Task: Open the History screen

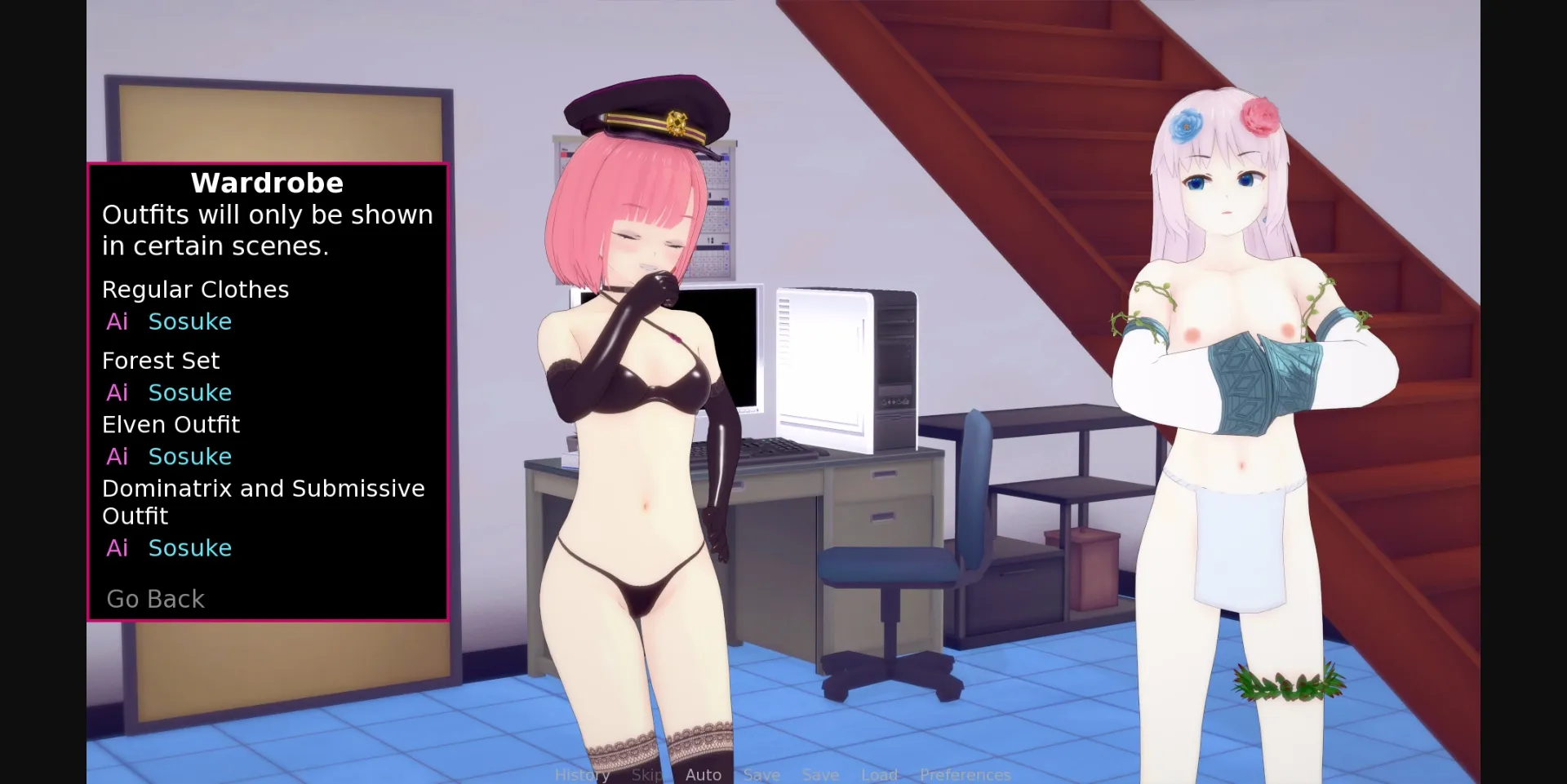Action: tap(582, 774)
